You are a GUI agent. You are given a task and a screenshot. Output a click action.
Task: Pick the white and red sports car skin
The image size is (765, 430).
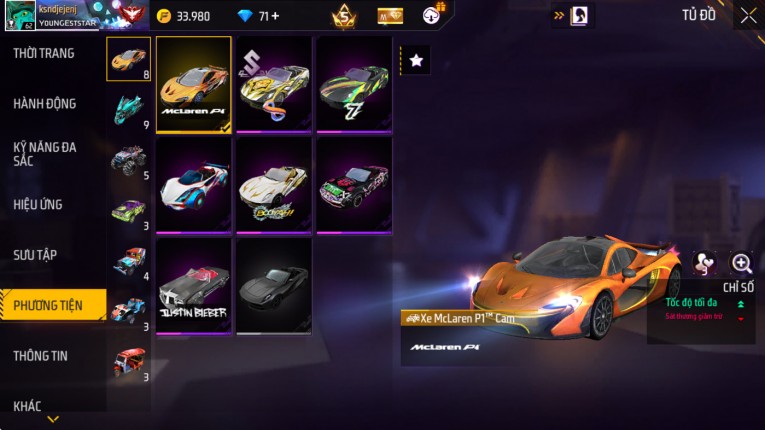pos(194,185)
